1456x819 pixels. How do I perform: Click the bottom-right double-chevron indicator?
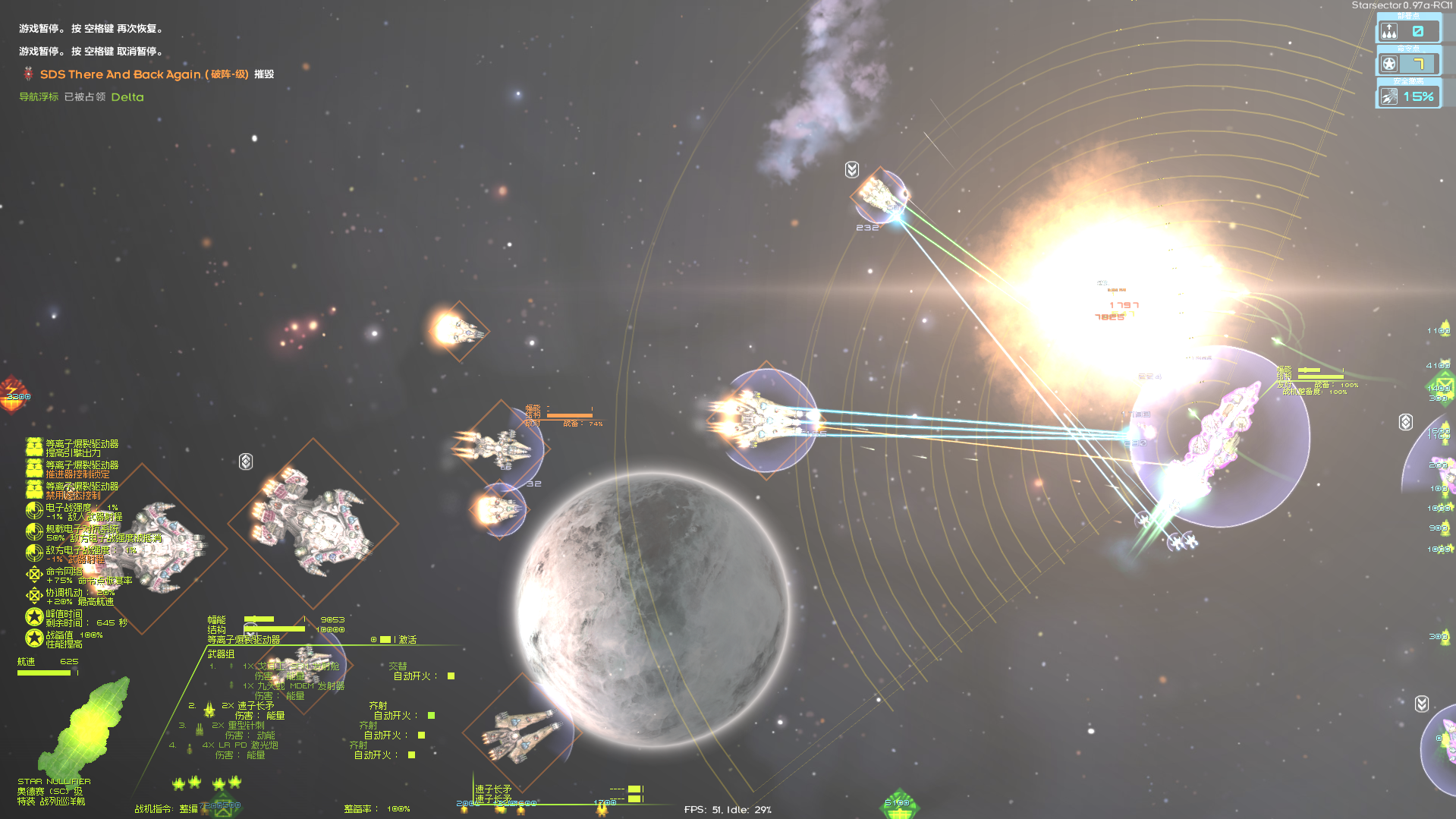point(1421,704)
